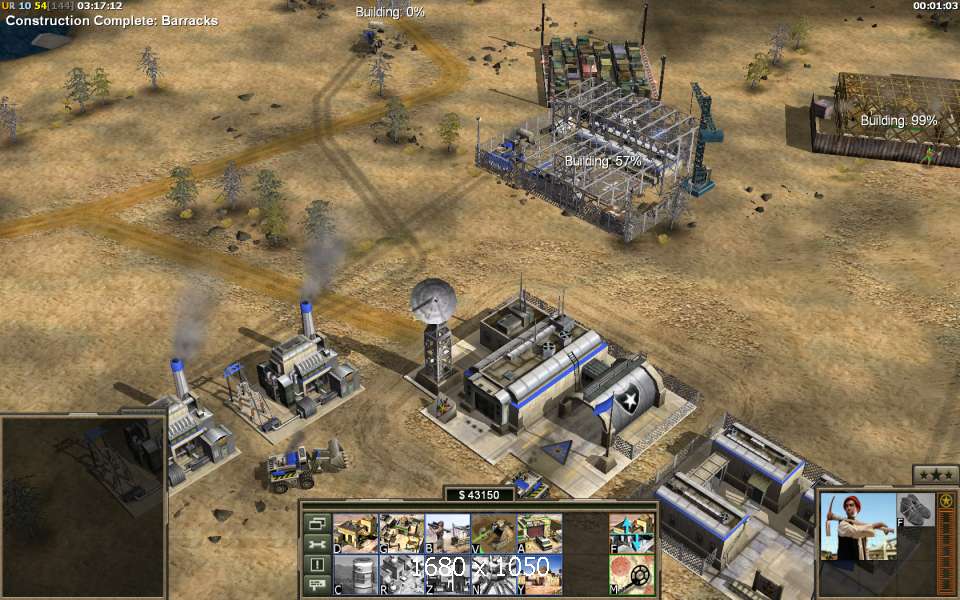Click the greyed-out build icon with hotkey N

pos(492,574)
